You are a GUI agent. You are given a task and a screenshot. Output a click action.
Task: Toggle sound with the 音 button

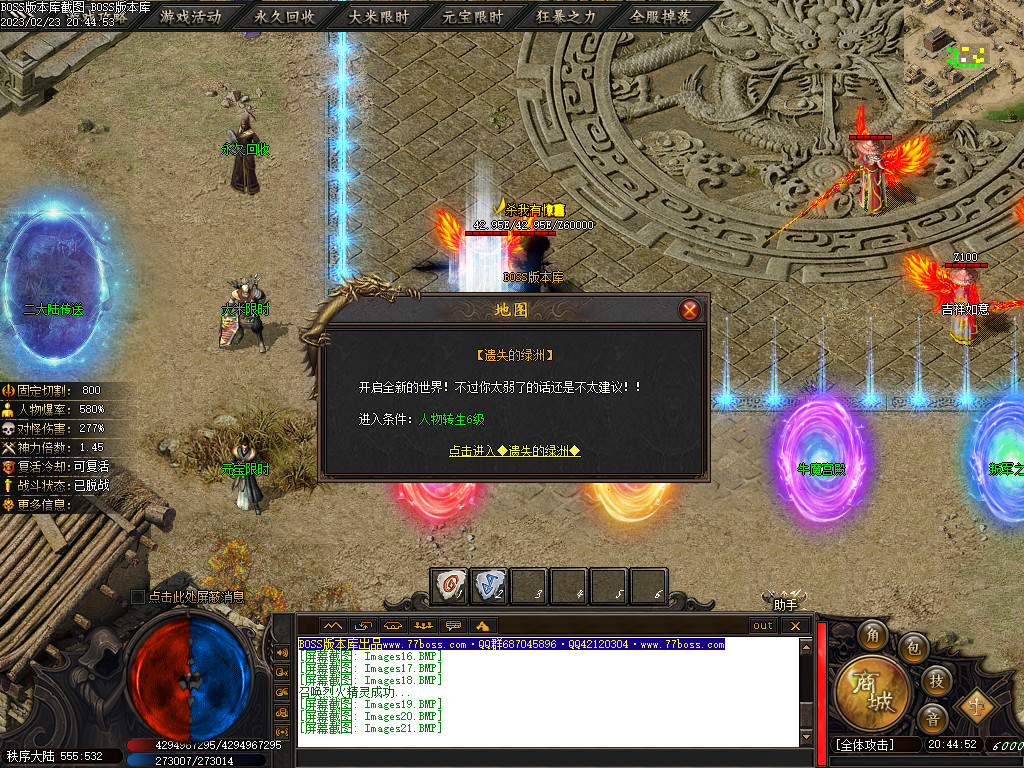932,717
